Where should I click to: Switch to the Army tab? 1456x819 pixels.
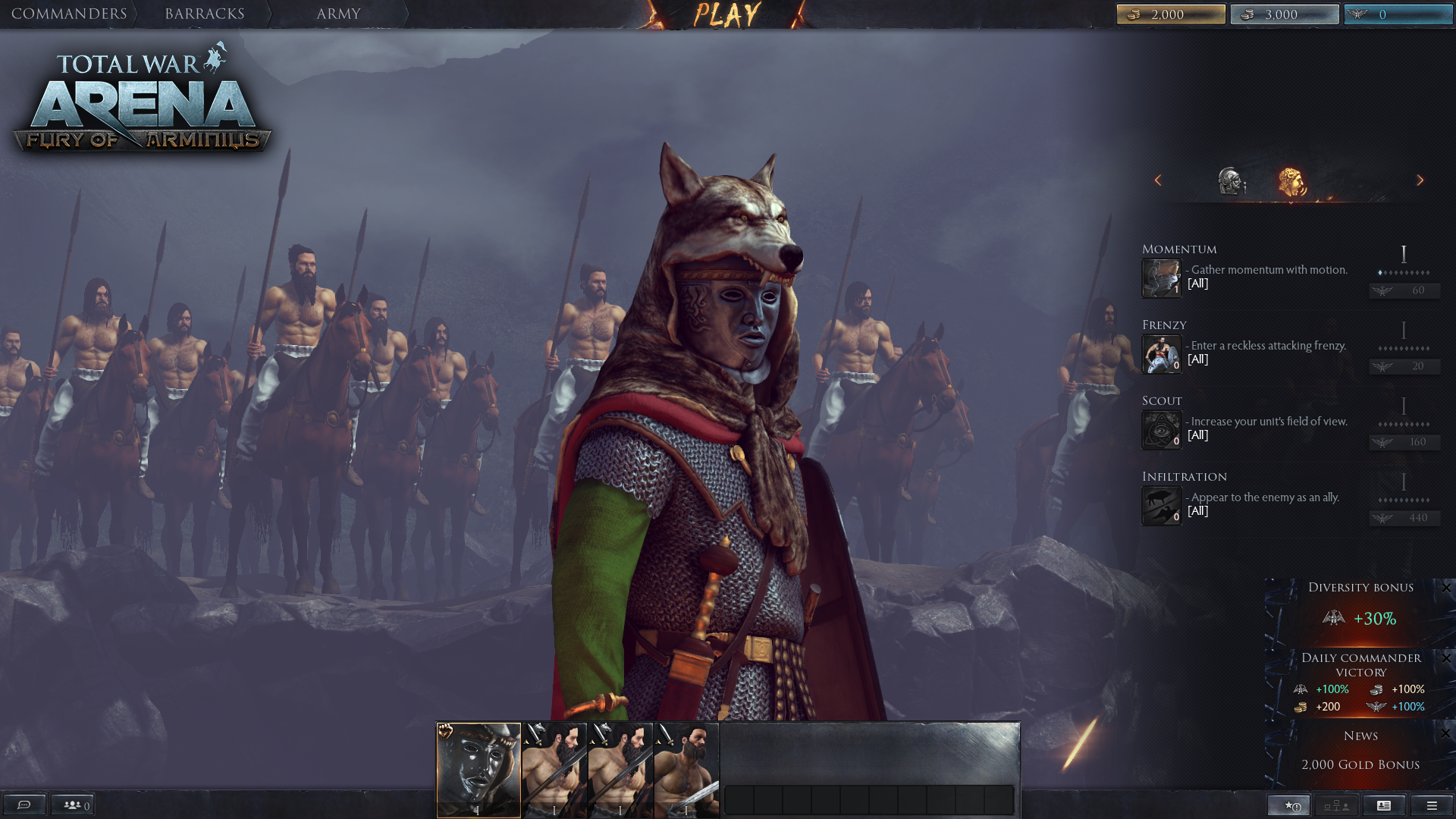tap(338, 13)
